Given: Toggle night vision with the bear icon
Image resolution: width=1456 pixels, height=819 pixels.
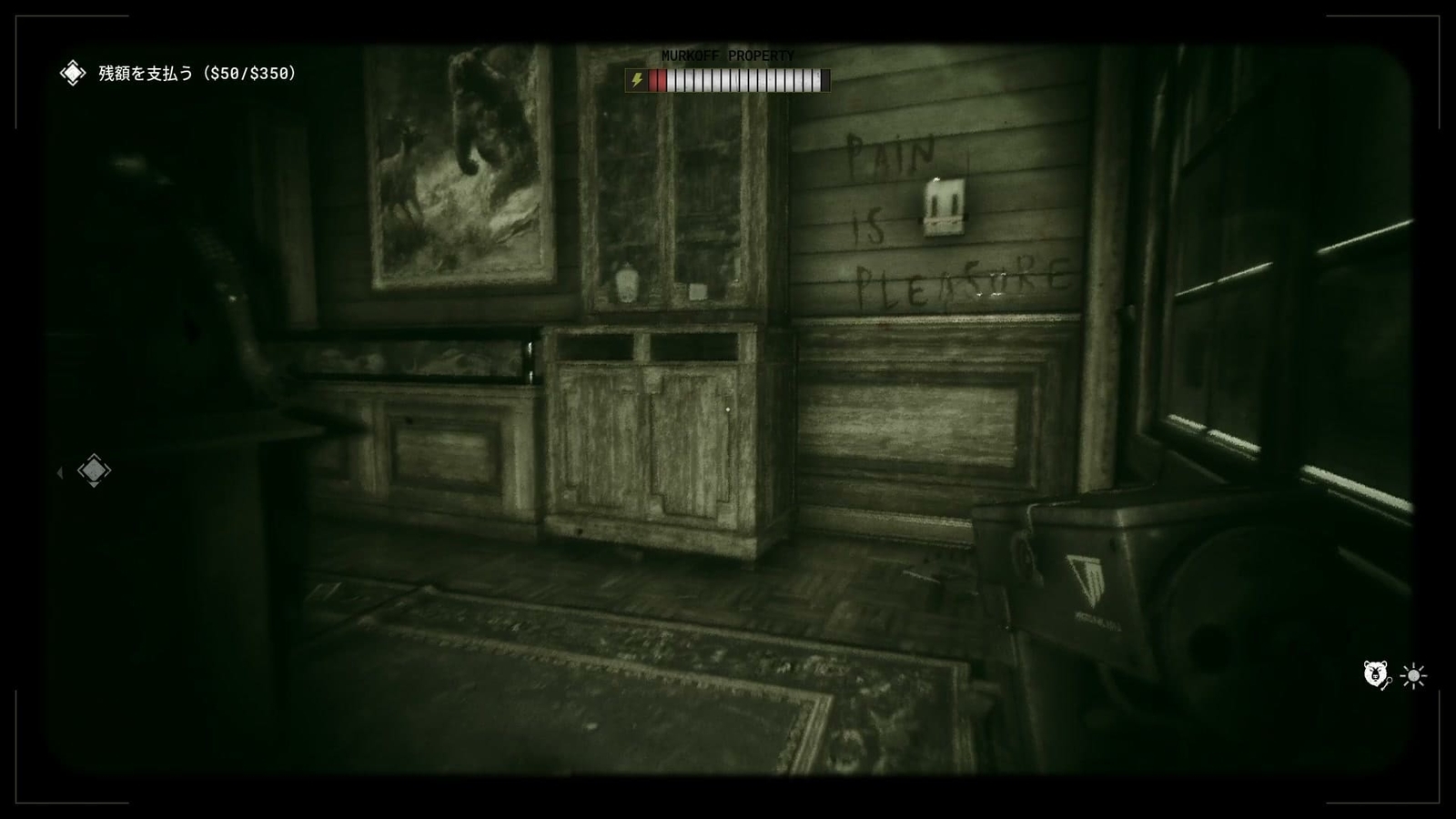Looking at the screenshot, I should (x=1373, y=671).
